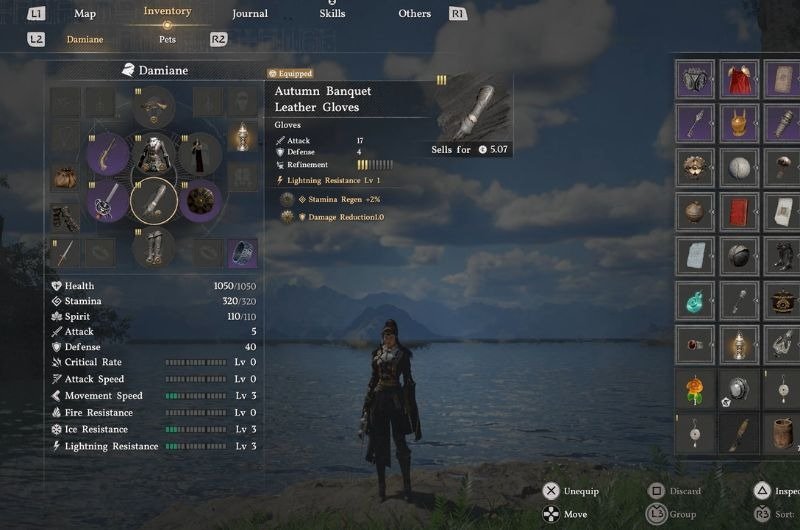Switch to the Journal tab
This screenshot has height=530, width=800.
[x=249, y=14]
